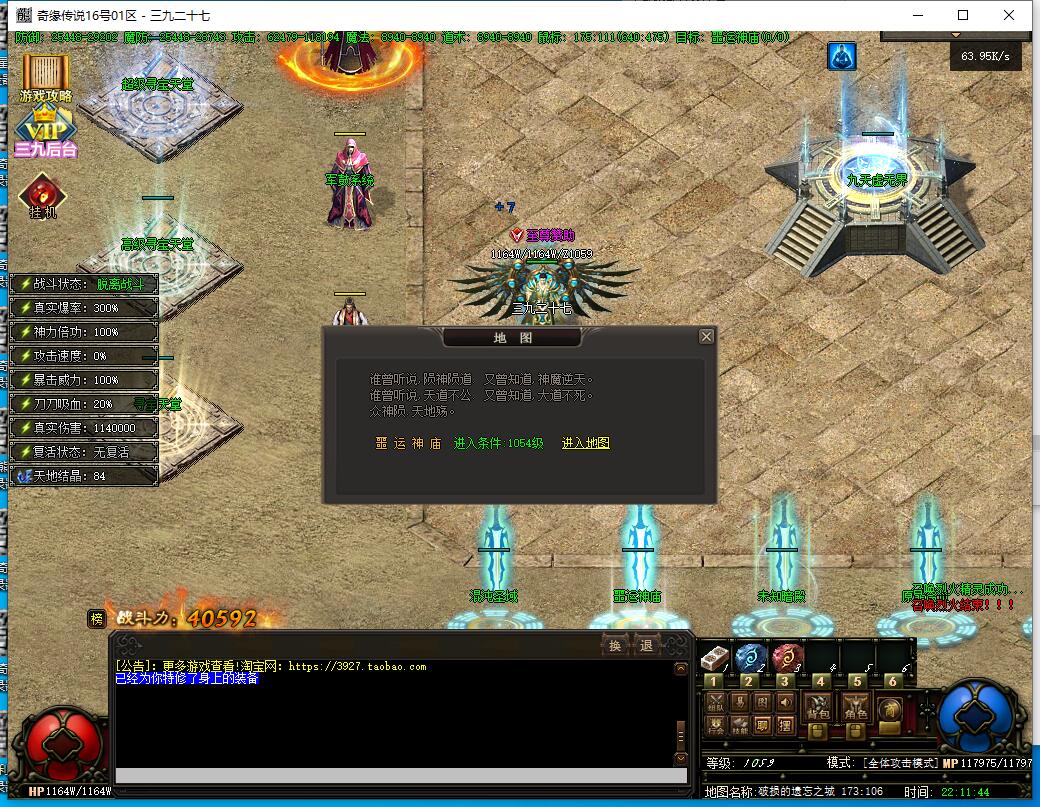Use the blue swirl stone in slot 2
The image size is (1040, 807).
[750, 657]
